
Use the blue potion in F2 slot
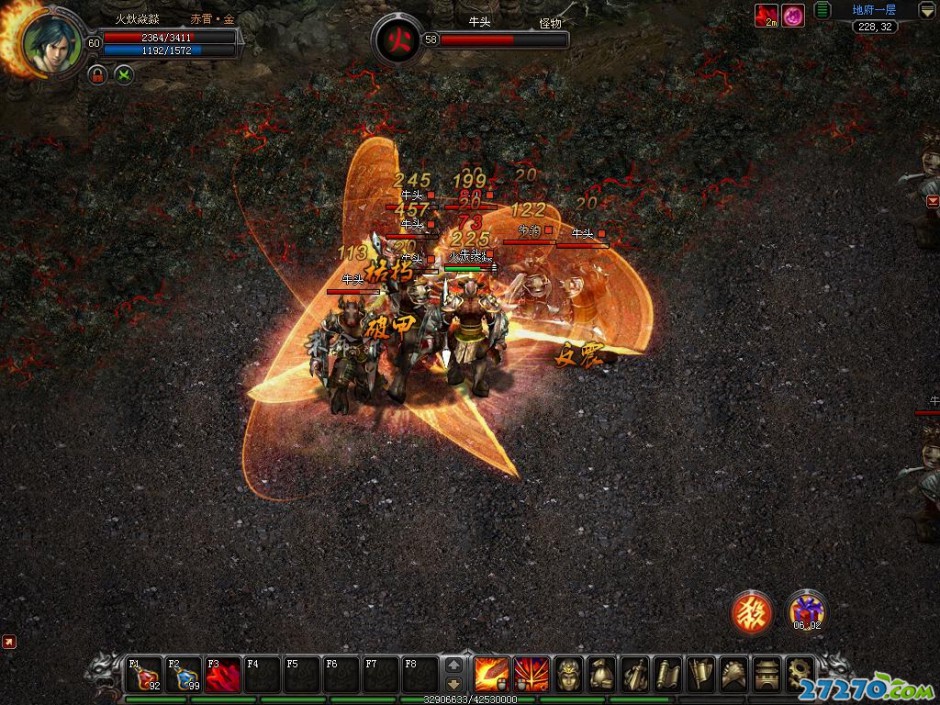pos(184,675)
